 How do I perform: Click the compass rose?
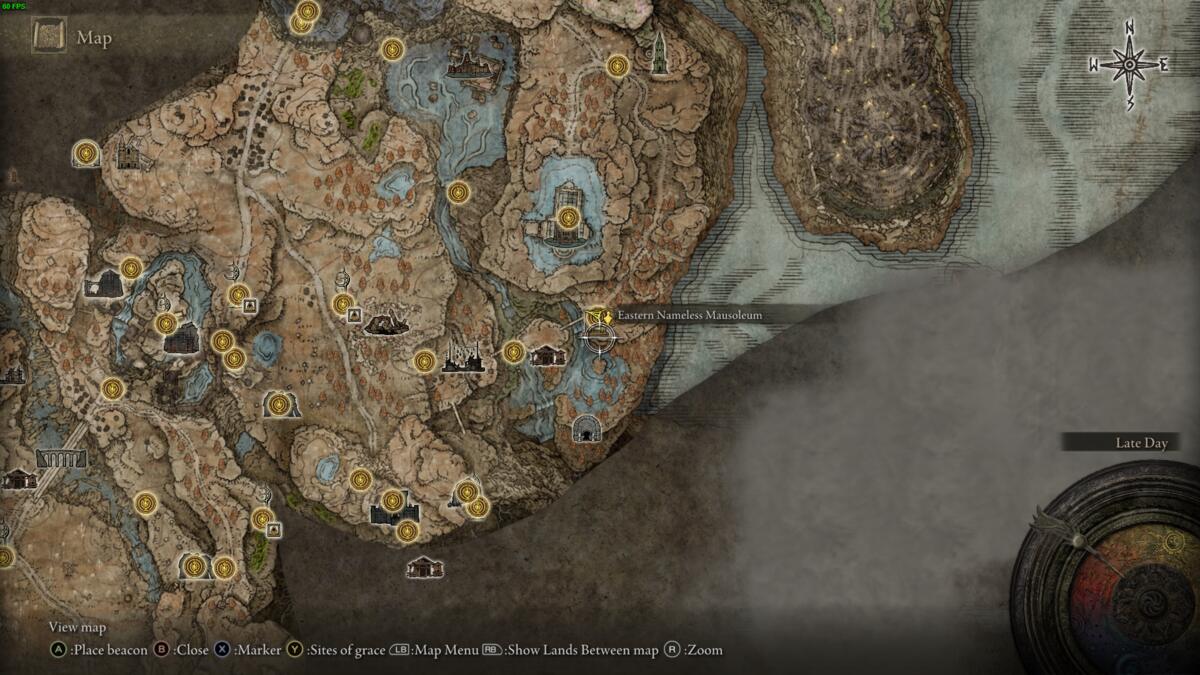tap(1129, 66)
